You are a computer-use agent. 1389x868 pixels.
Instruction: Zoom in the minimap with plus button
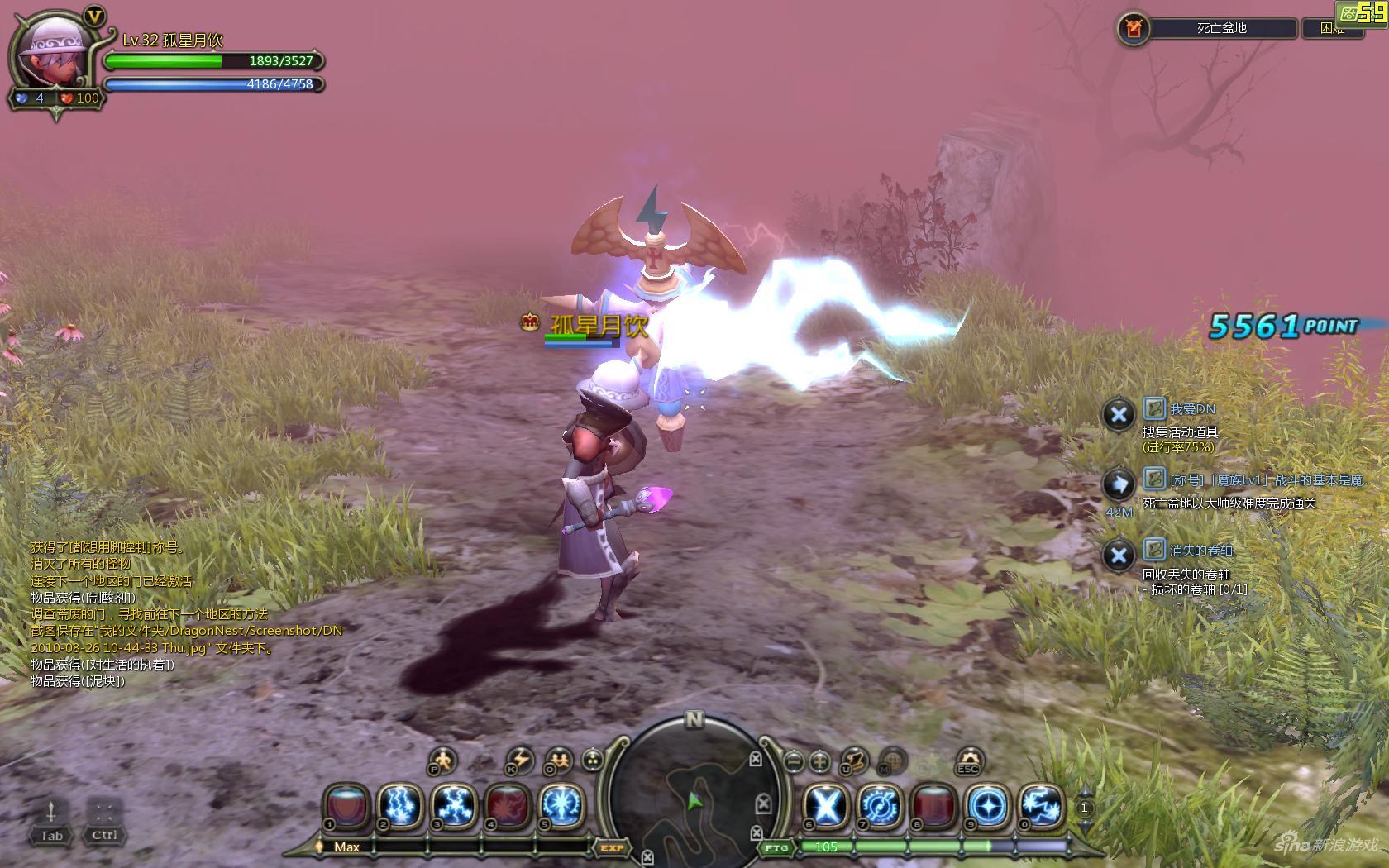[819, 760]
